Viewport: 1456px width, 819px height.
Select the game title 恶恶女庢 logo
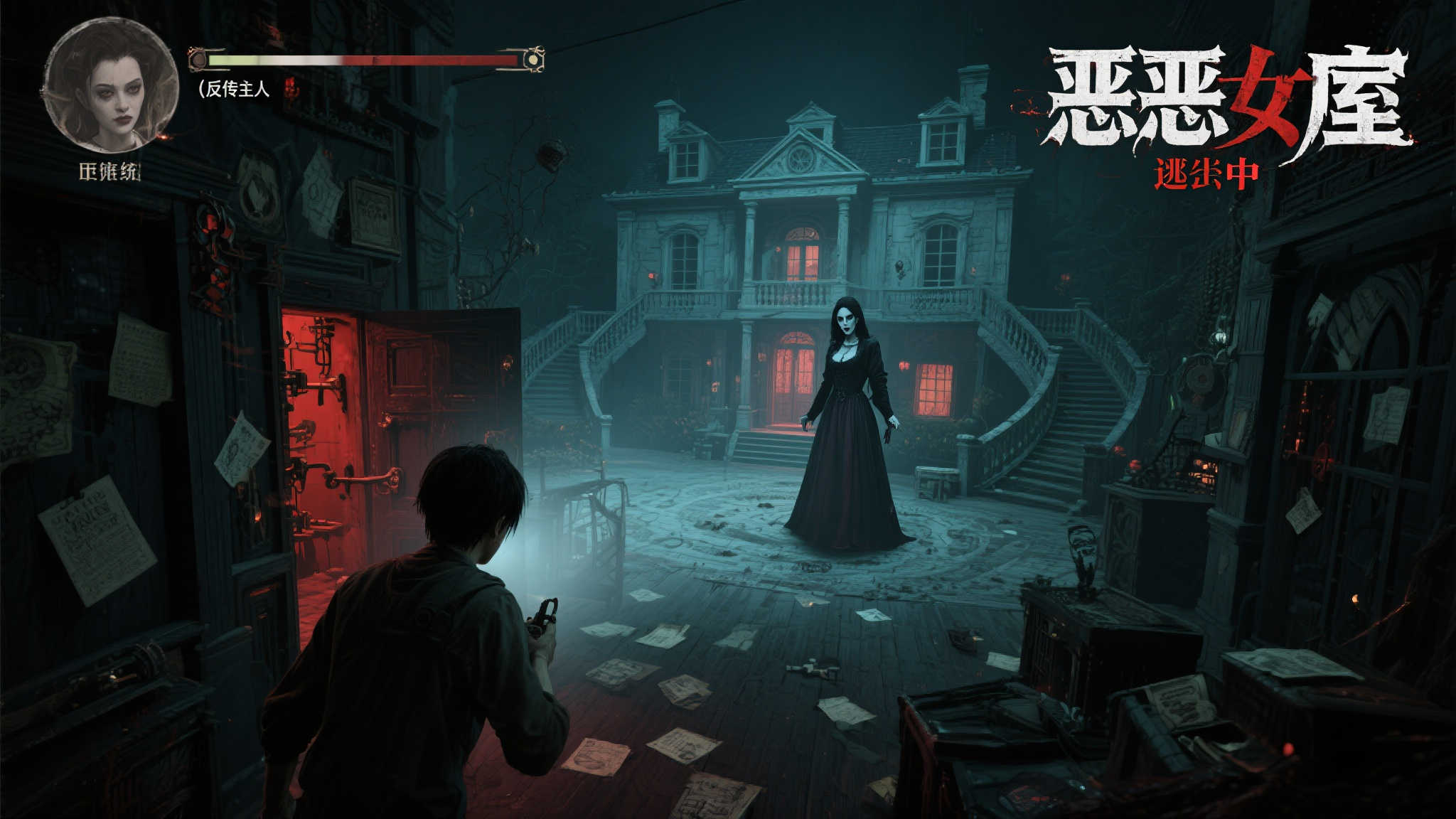pyautogui.click(x=1230, y=96)
